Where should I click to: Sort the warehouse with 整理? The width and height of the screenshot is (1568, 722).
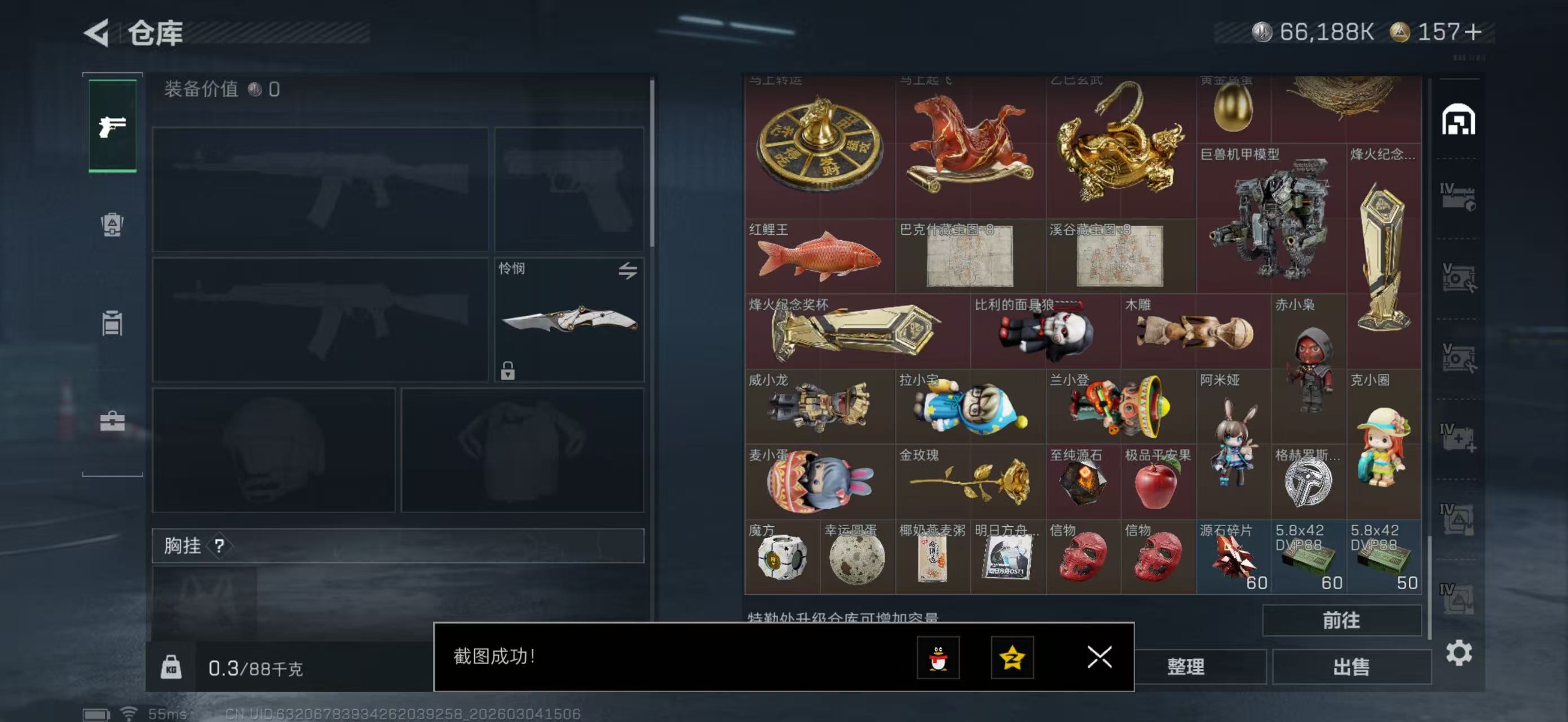tap(1186, 667)
